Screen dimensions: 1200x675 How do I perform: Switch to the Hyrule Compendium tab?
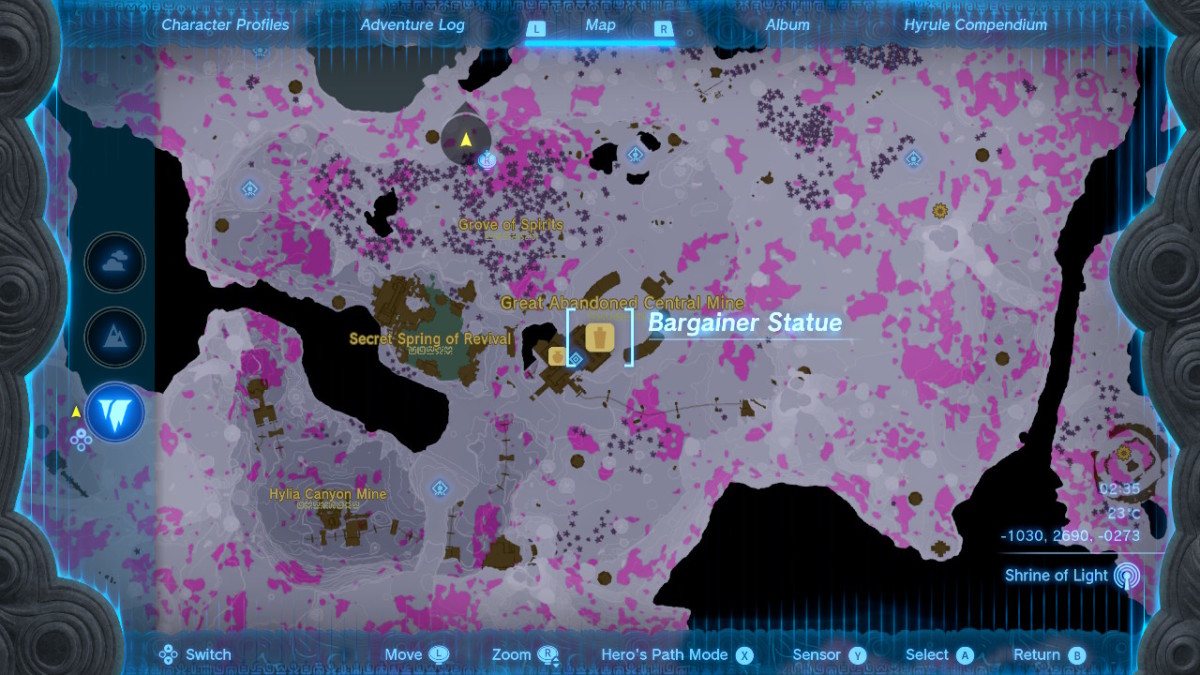tap(975, 25)
